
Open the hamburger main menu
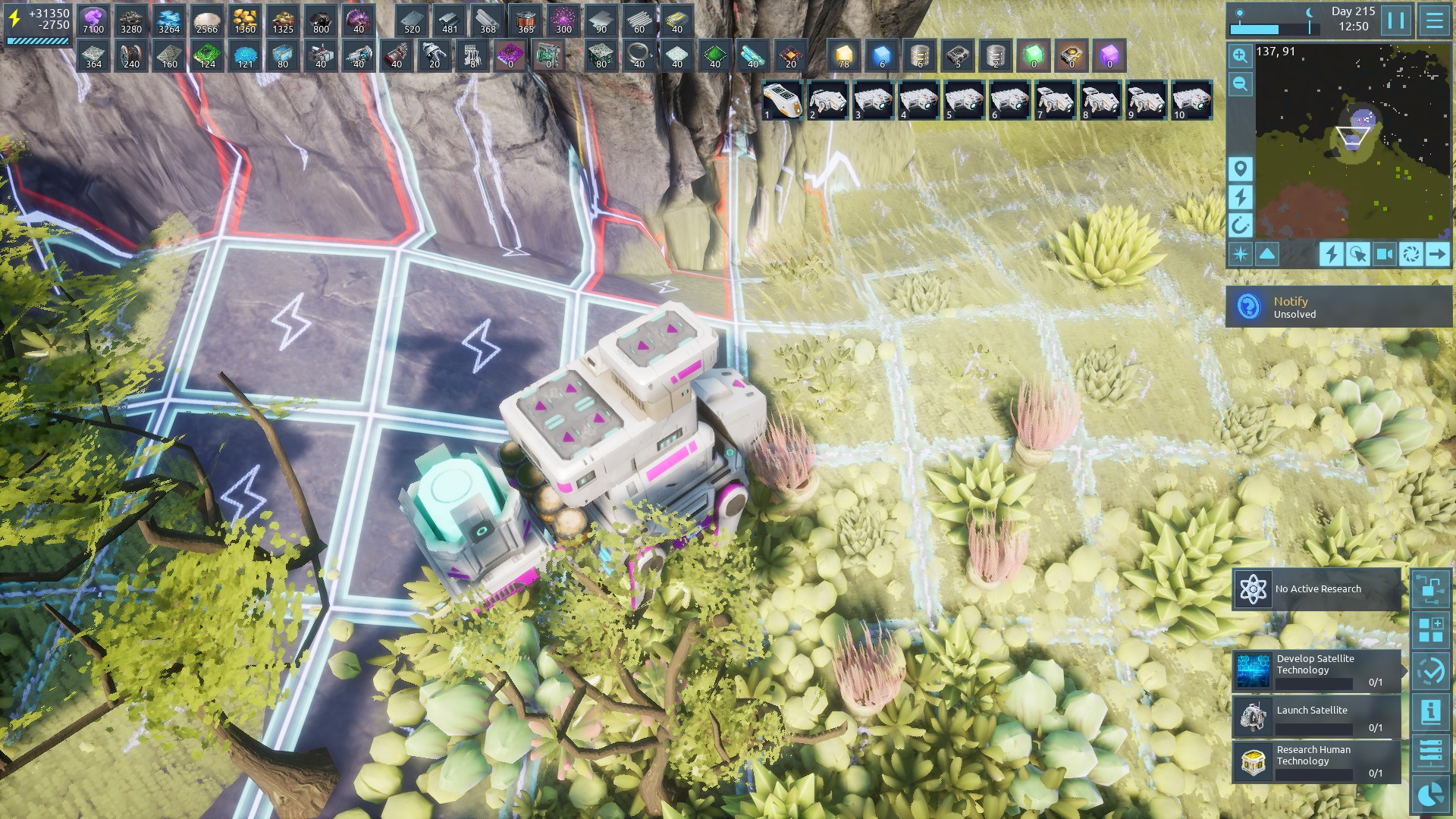(1434, 20)
